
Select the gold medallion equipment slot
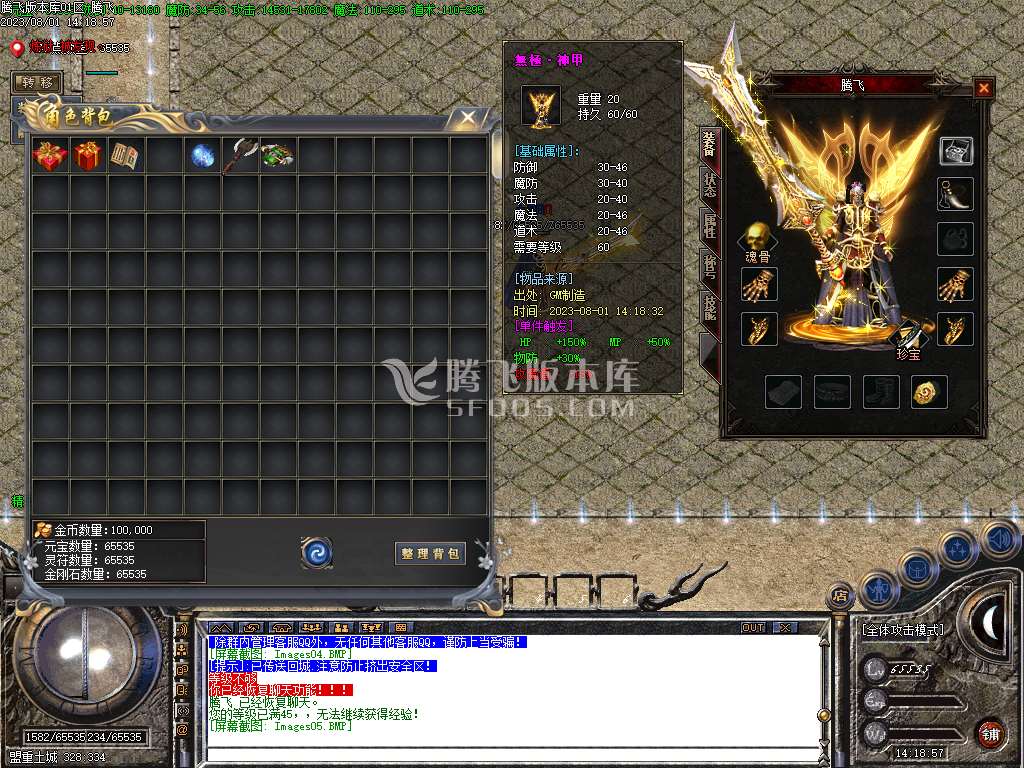click(929, 392)
